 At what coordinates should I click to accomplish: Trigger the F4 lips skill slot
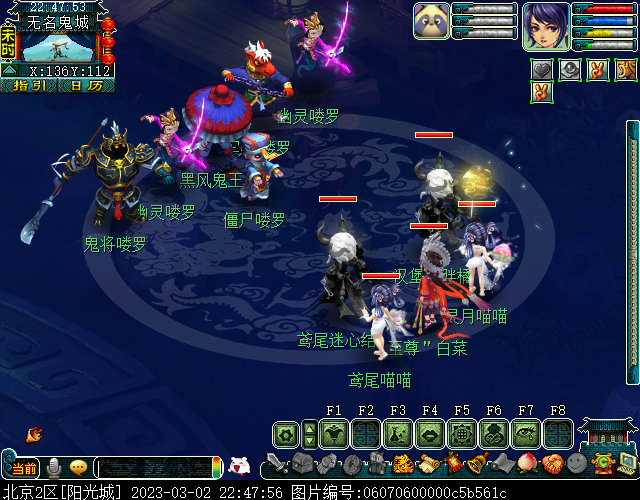click(x=430, y=433)
